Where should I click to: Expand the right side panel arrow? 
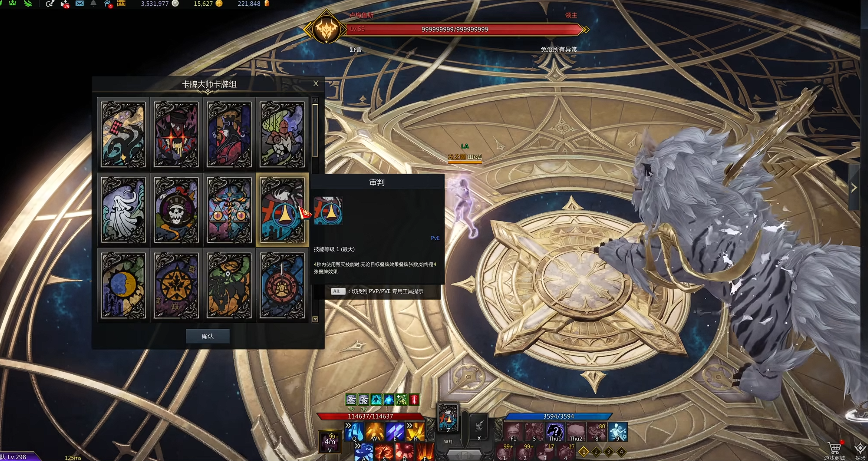(854, 186)
